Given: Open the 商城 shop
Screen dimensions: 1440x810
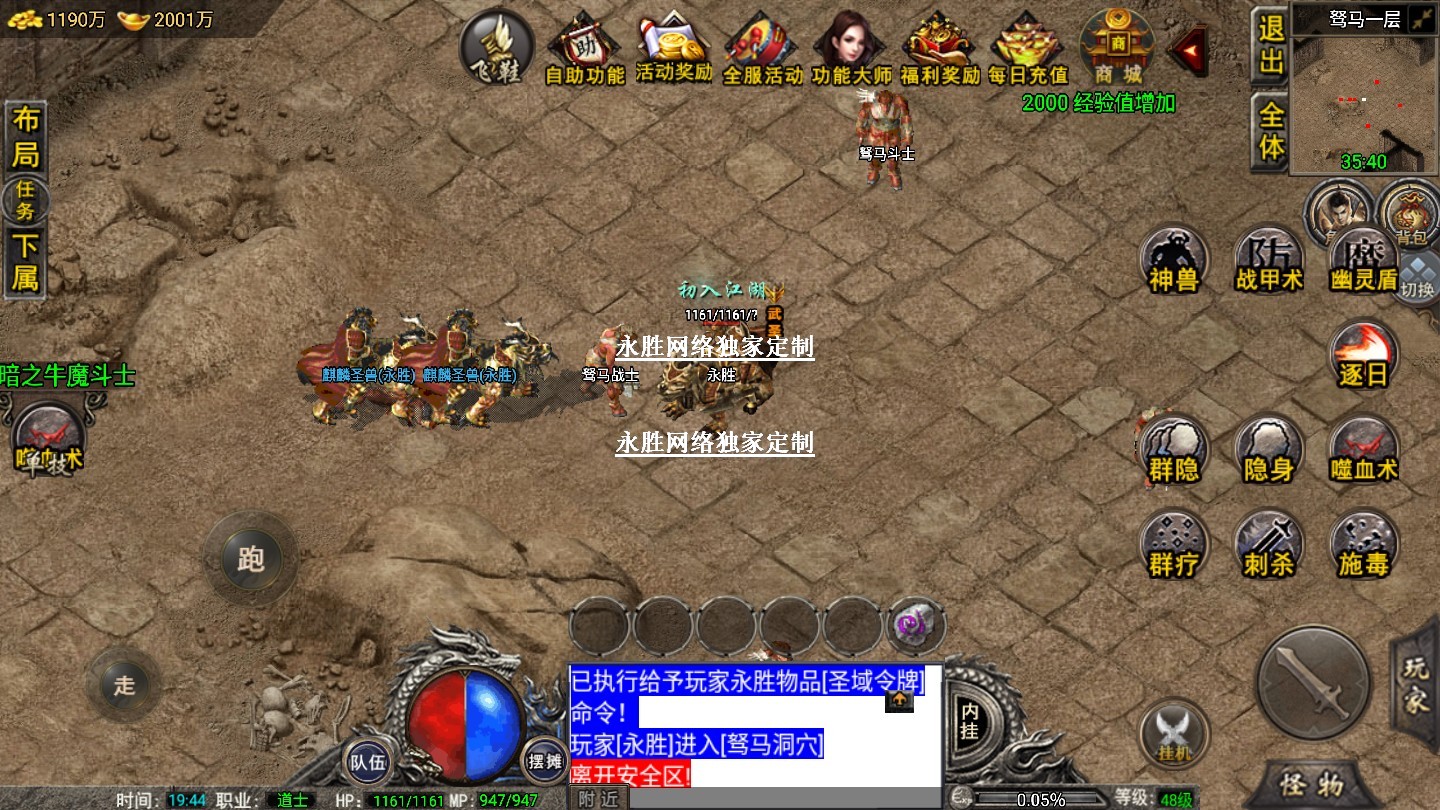Looking at the screenshot, I should (x=1117, y=46).
